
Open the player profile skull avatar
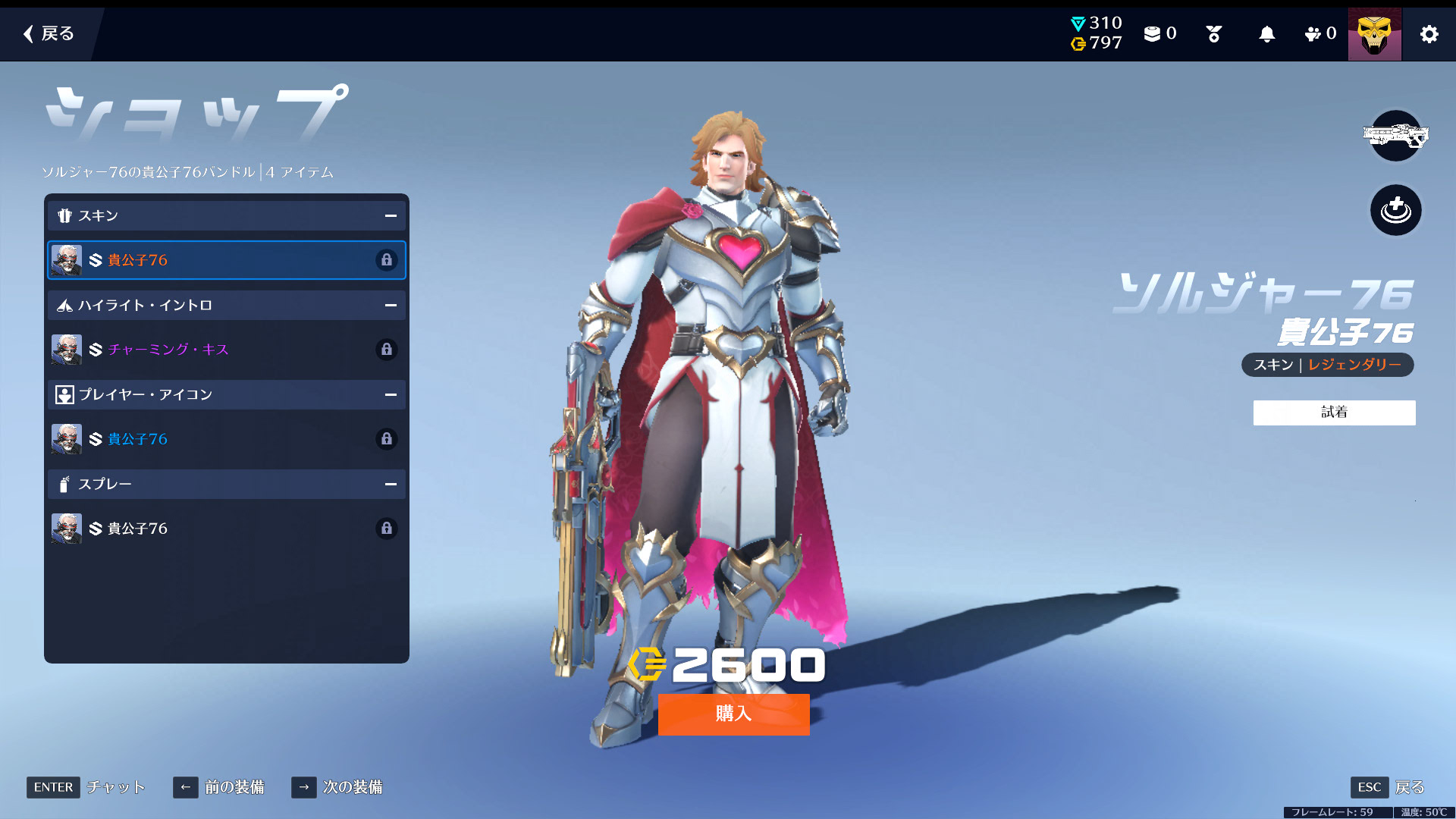[x=1374, y=34]
